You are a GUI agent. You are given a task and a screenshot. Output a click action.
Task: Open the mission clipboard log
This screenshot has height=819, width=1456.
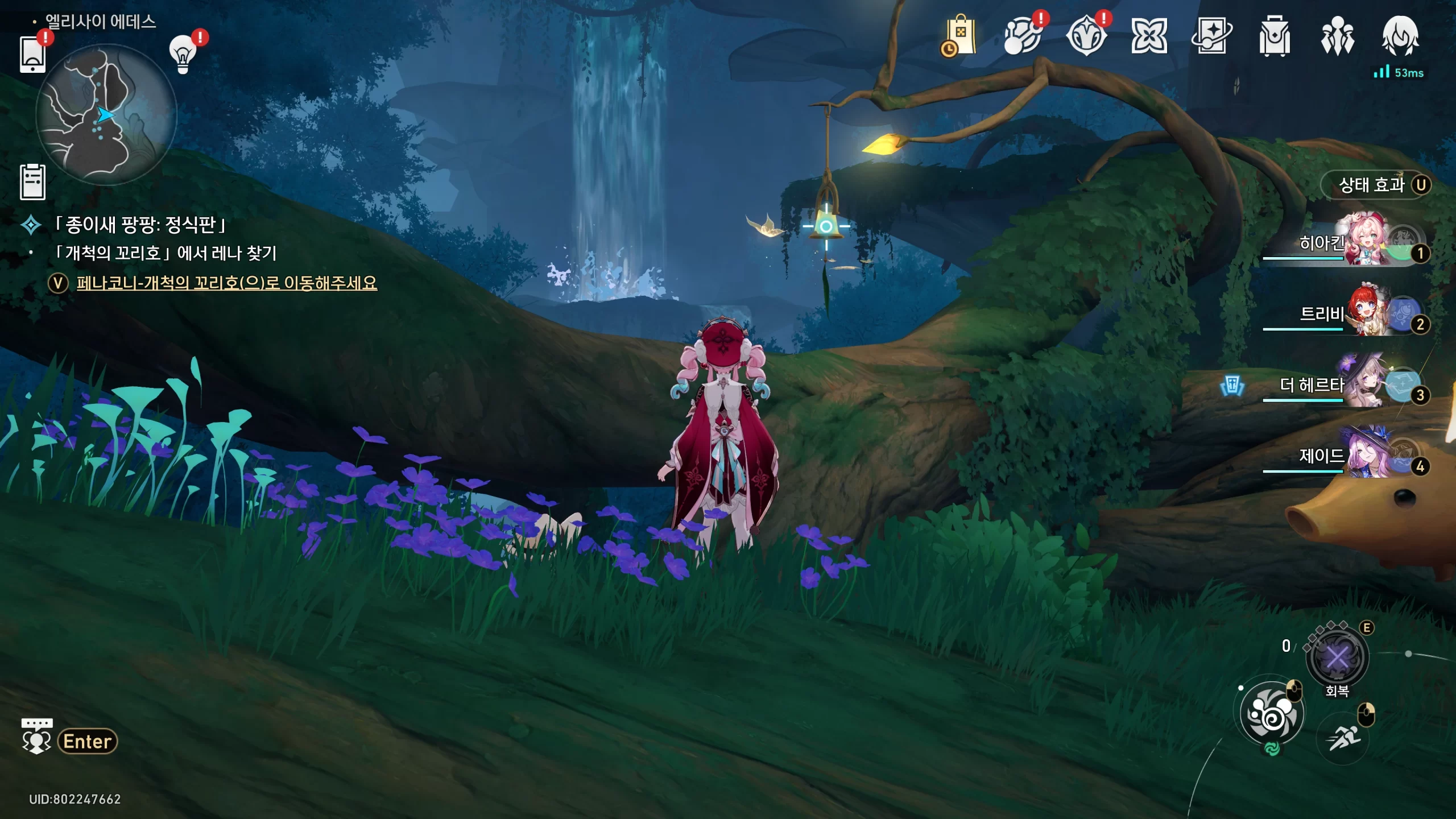[32, 182]
